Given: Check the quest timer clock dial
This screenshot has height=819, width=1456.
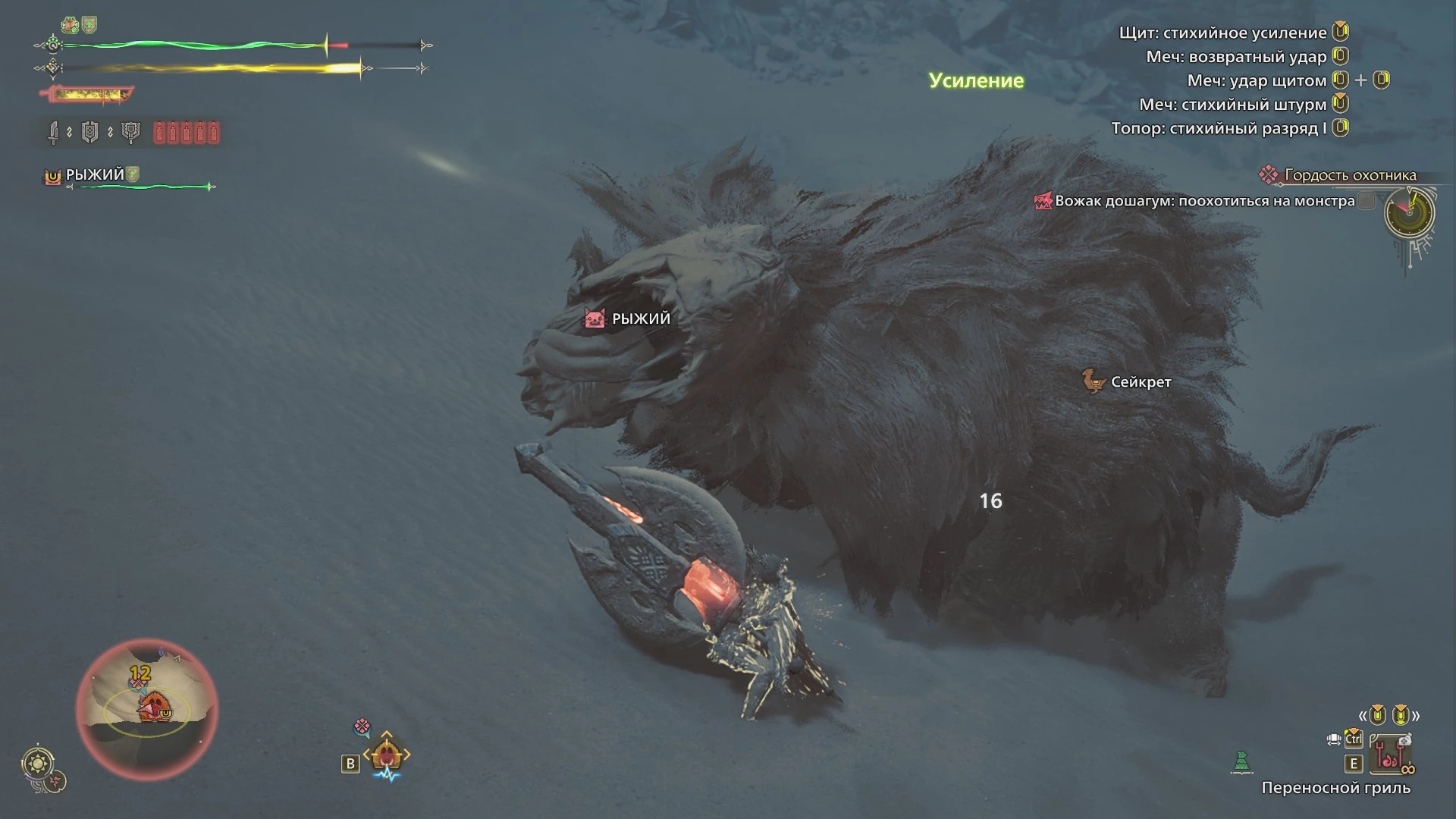Looking at the screenshot, I should (1409, 212).
